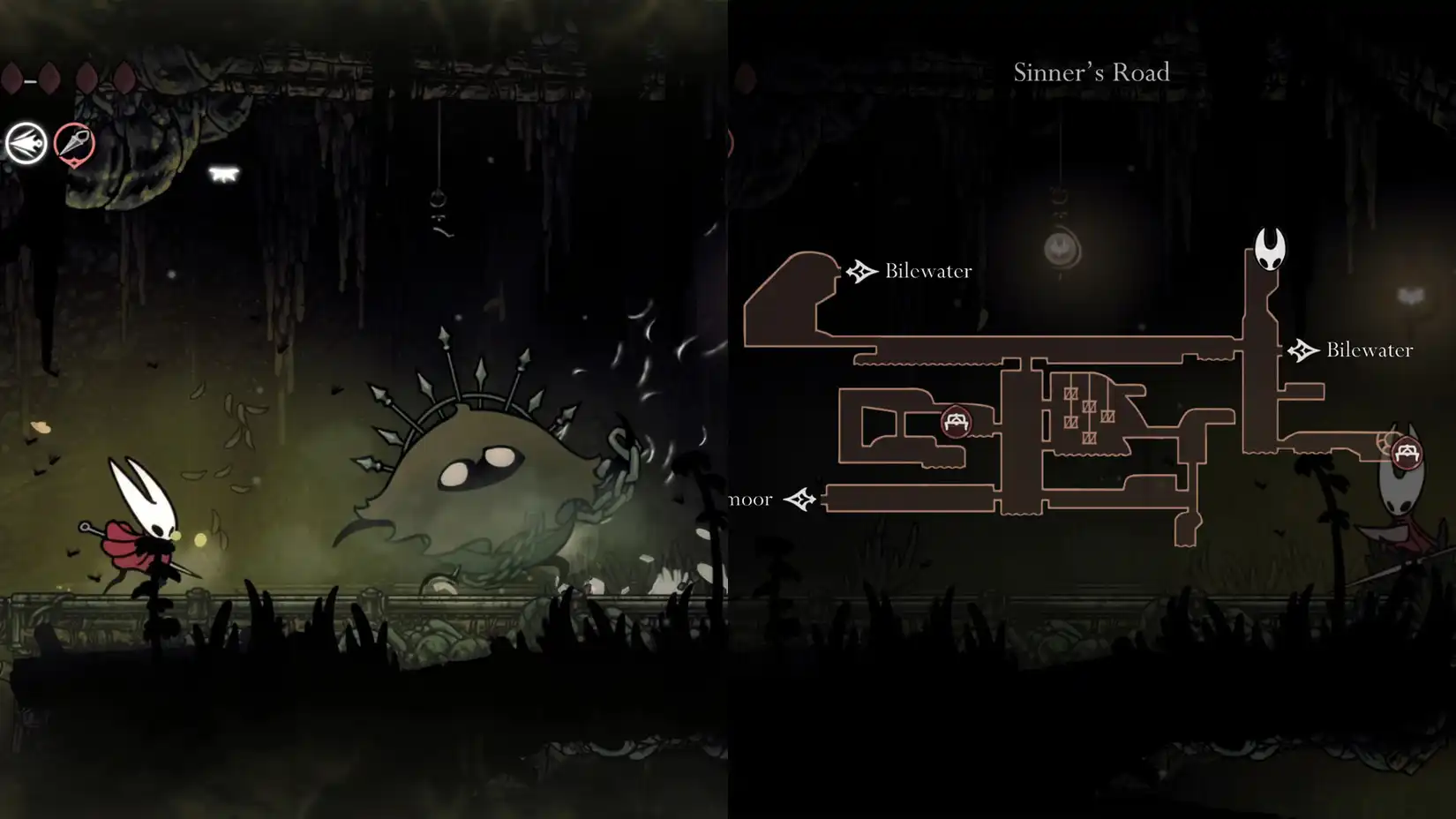Click the moor destination label
Screen dimensions: 1456x819
pyautogui.click(x=749, y=498)
